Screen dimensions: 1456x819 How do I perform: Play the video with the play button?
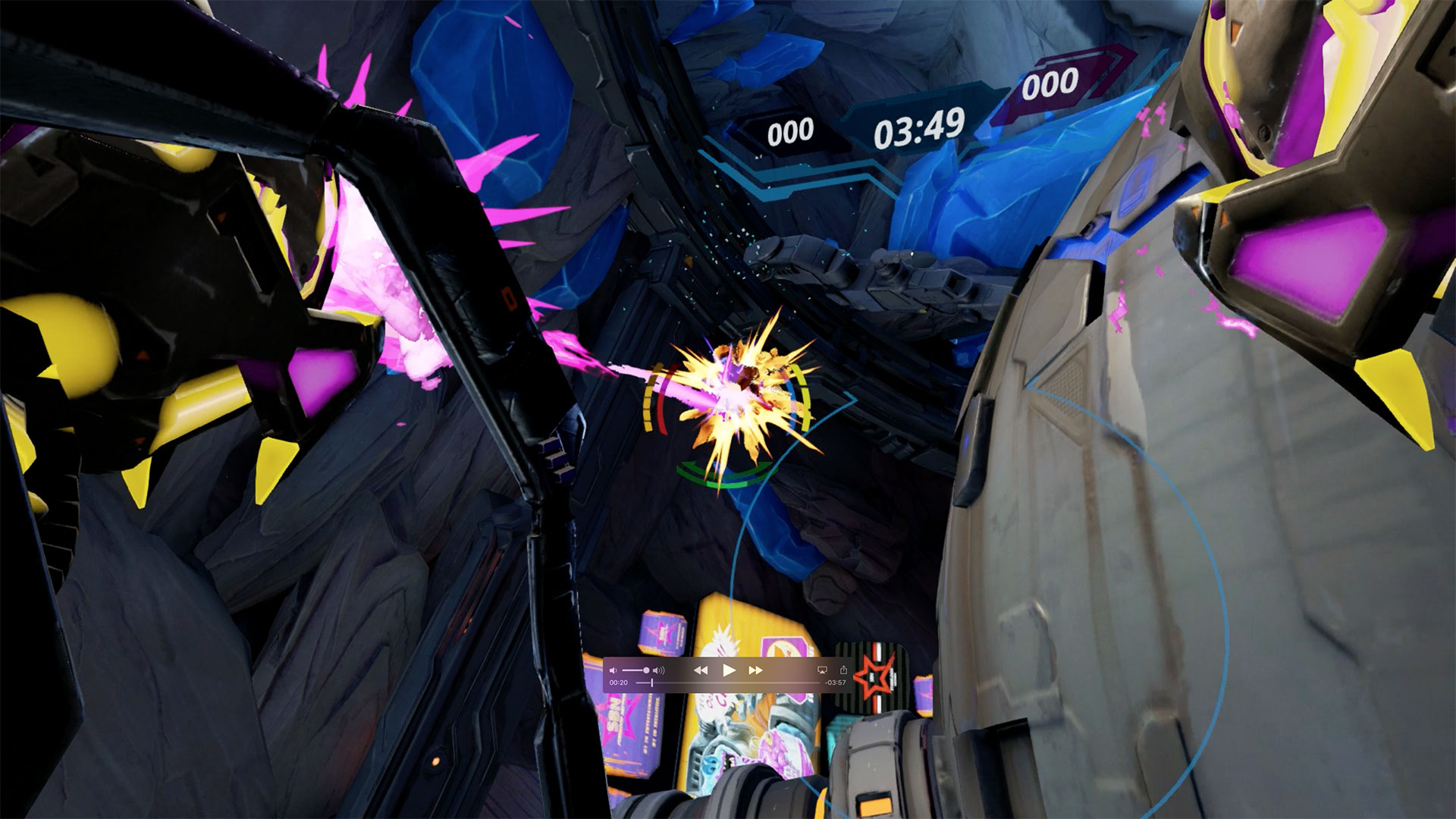(729, 670)
